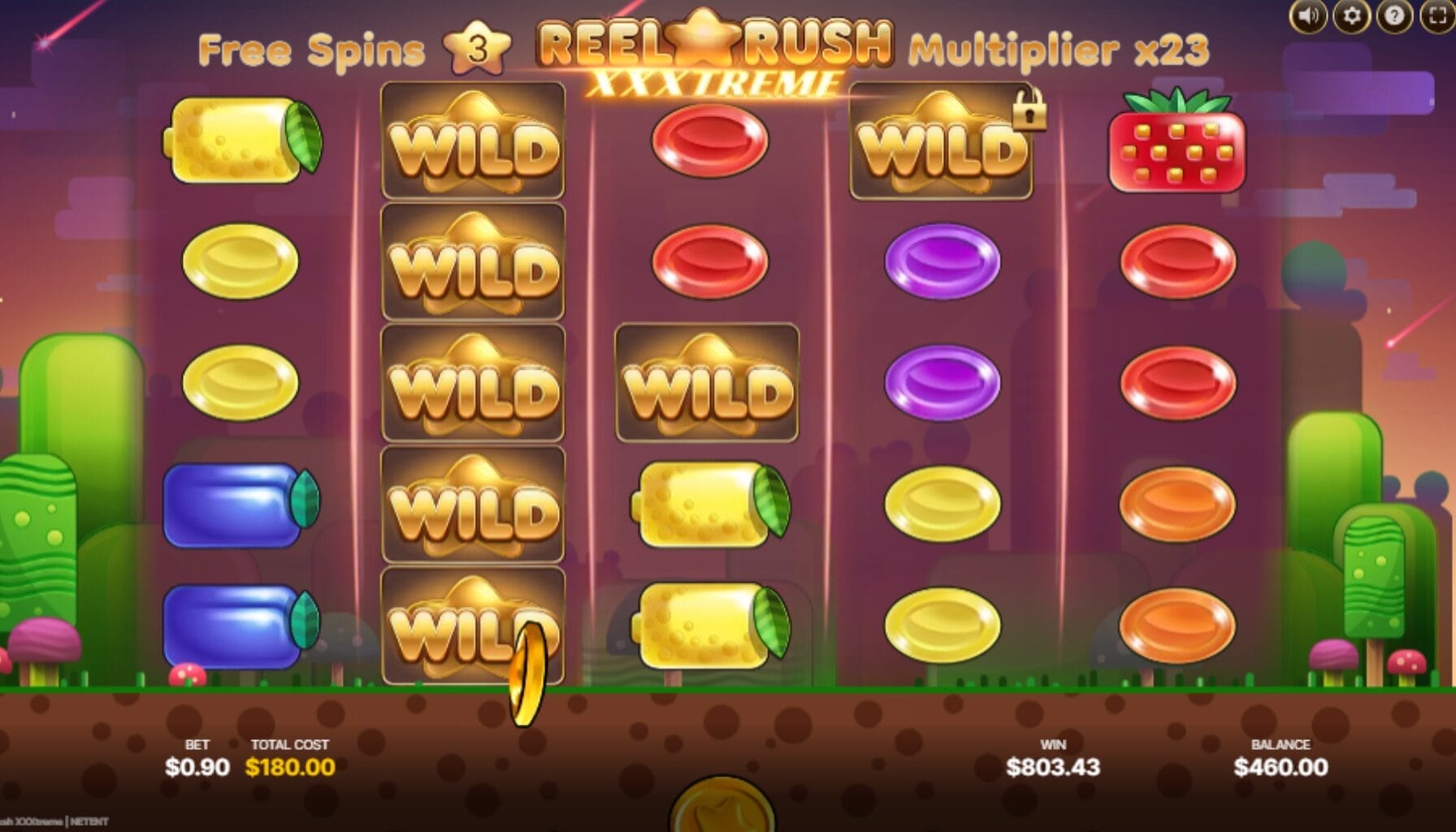Enter fullscreen mode
The image size is (1456, 832).
point(1436,15)
